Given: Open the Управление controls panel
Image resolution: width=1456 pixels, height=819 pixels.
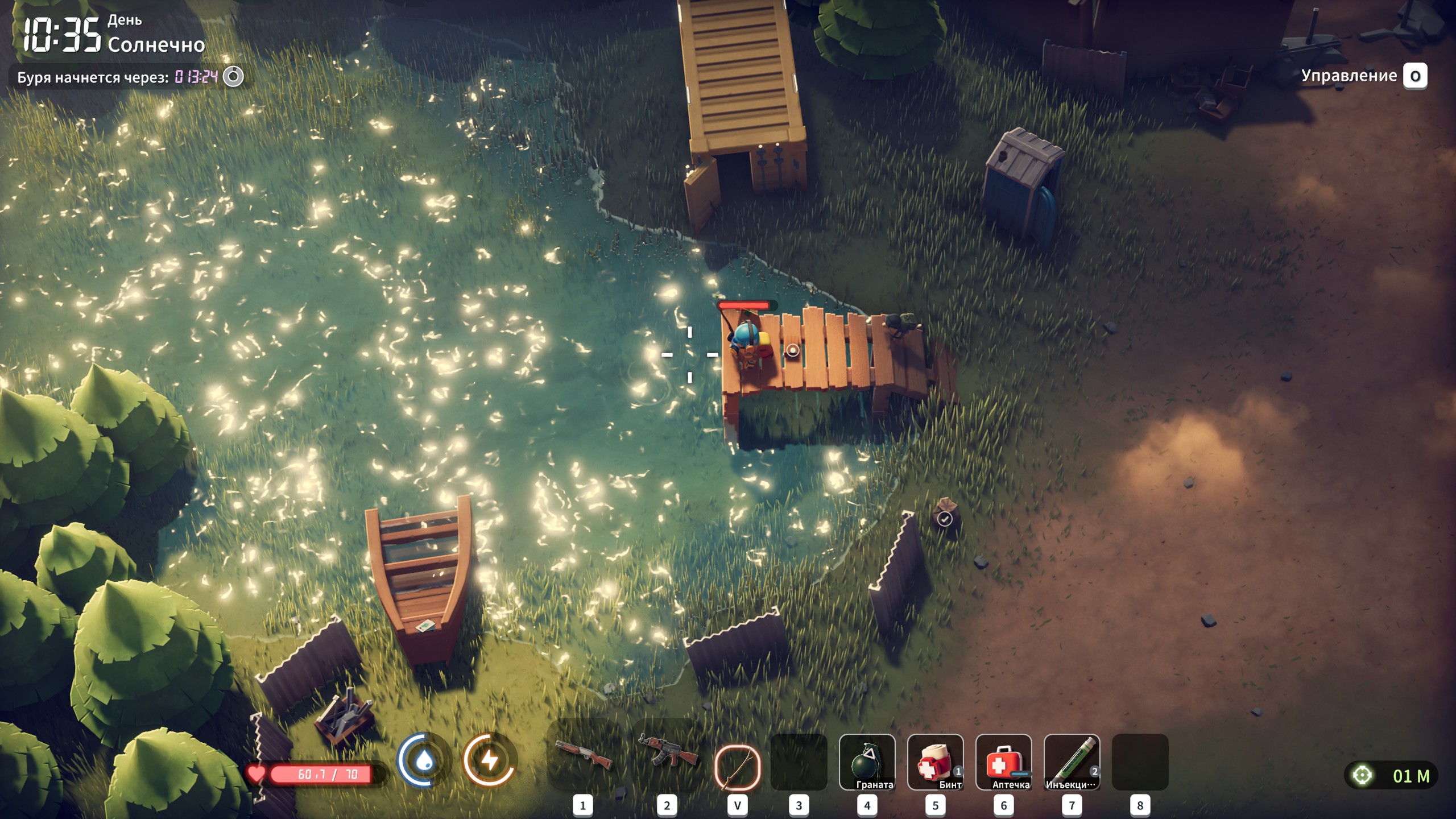Looking at the screenshot, I should point(1414,76).
